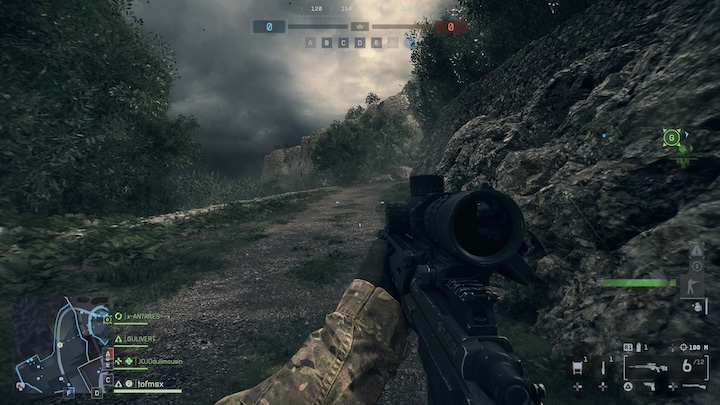Click objective D flag indicator at top
This screenshot has width=720, height=405.
pyautogui.click(x=359, y=42)
